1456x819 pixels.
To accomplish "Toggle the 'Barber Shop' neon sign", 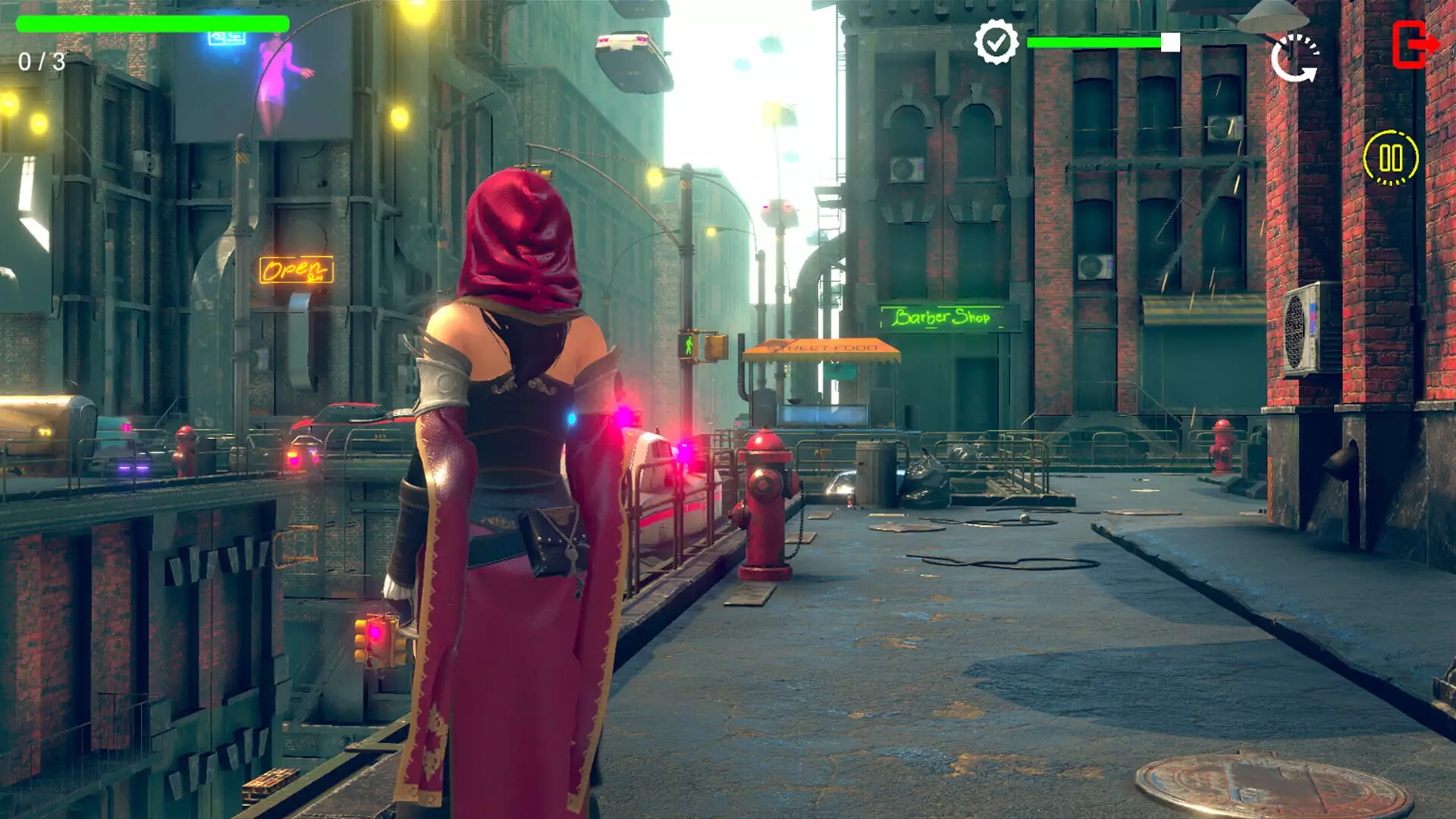I will pyautogui.click(x=940, y=315).
